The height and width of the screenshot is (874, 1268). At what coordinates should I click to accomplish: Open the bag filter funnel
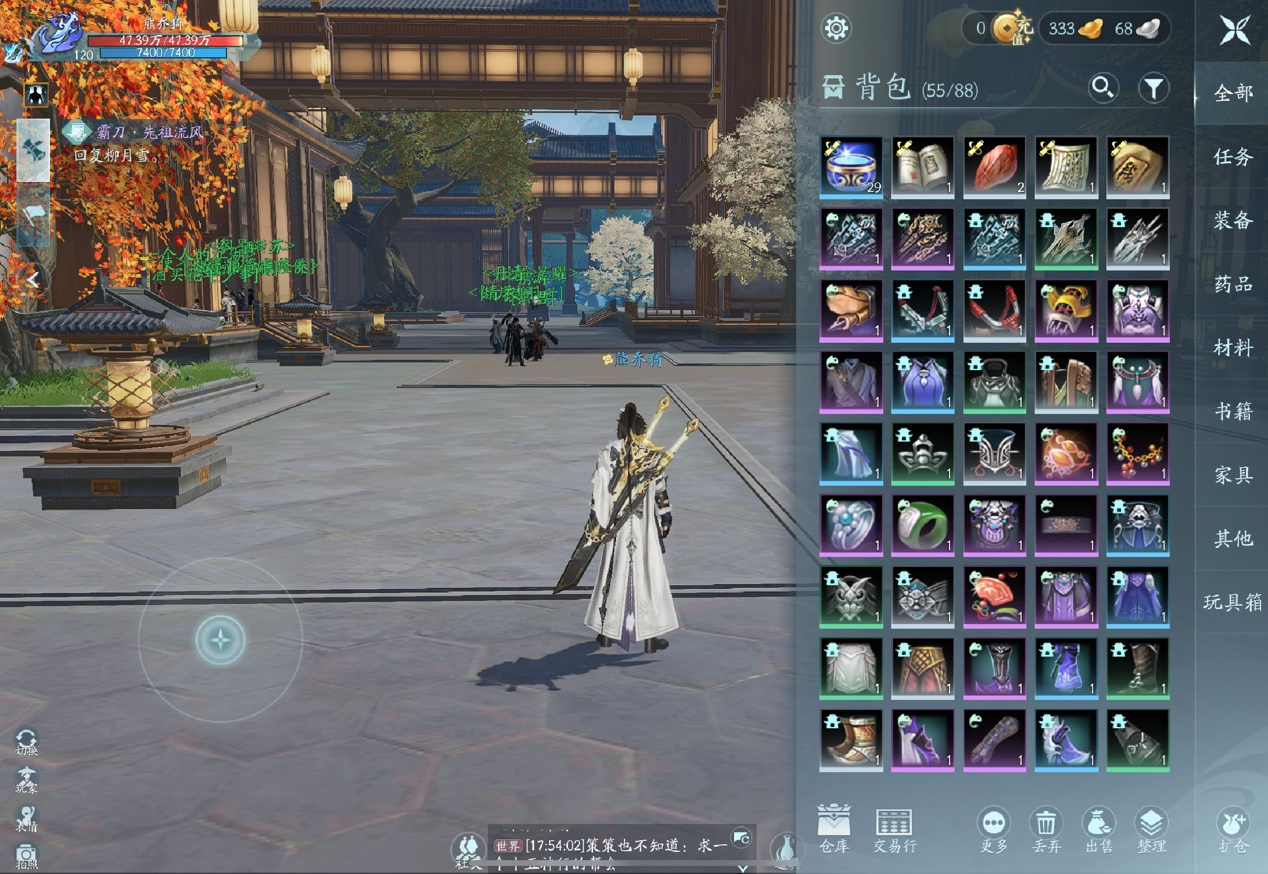coord(1153,89)
